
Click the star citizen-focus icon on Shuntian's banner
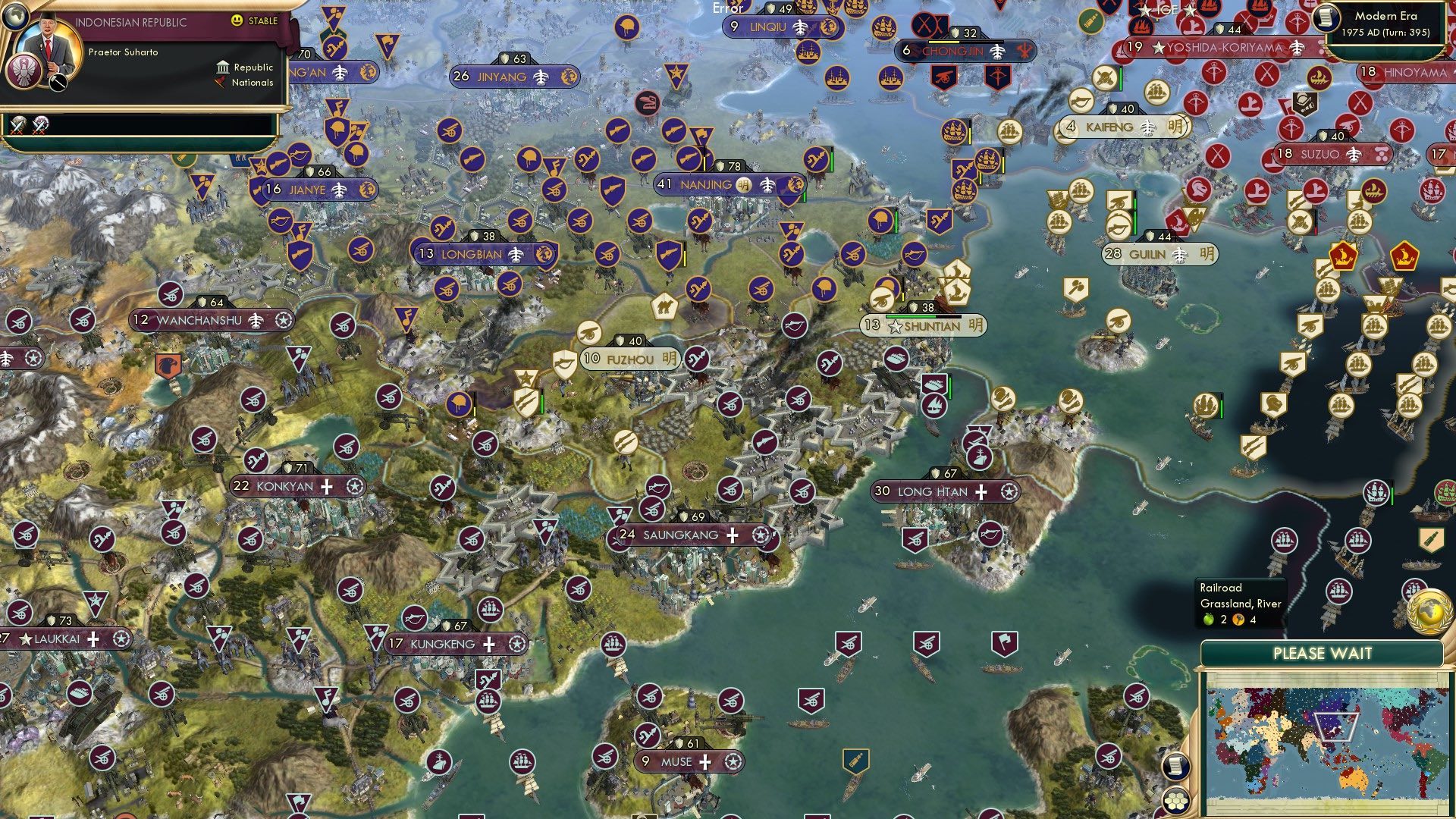[896, 327]
